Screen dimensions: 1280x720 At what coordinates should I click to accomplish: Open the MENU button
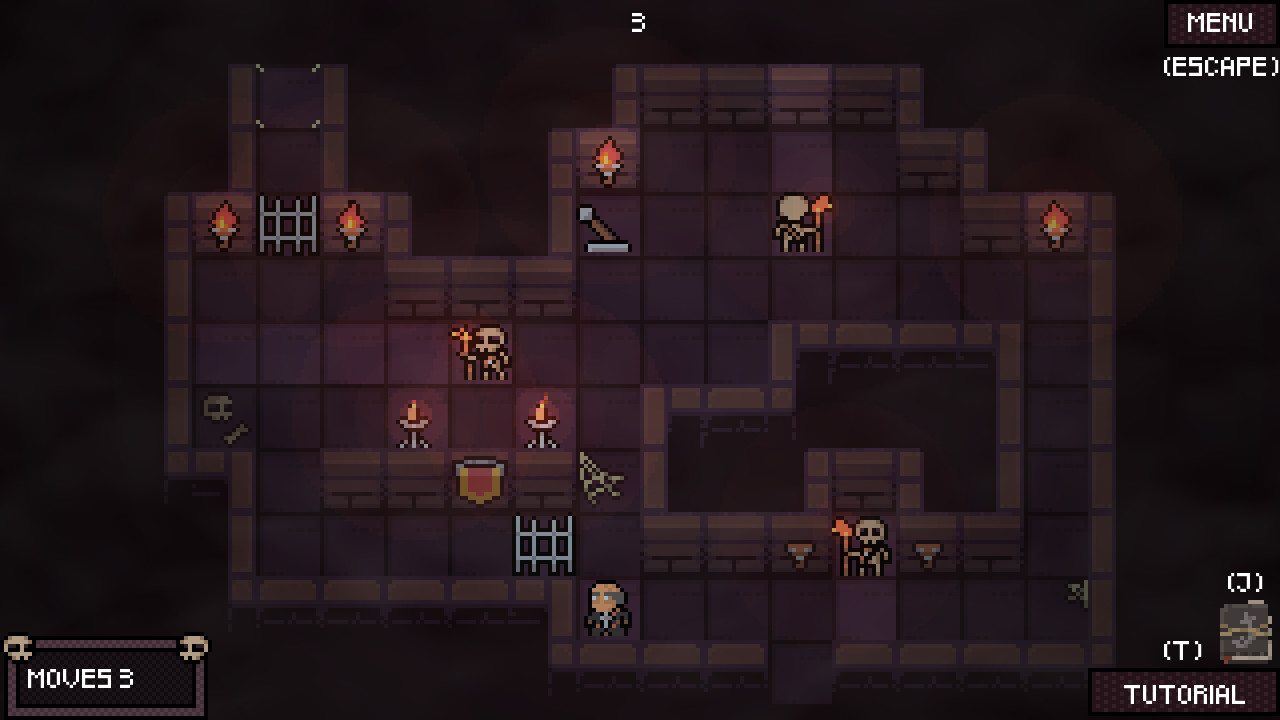point(1220,23)
